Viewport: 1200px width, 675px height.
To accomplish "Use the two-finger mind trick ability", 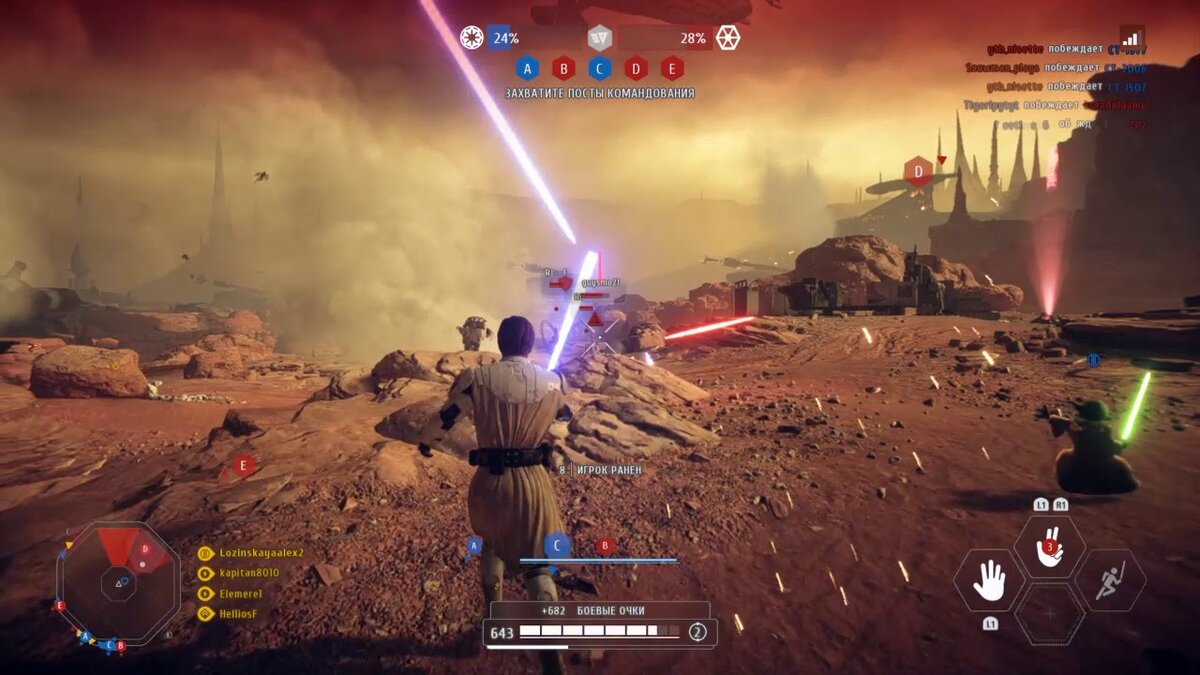I will 1049,547.
